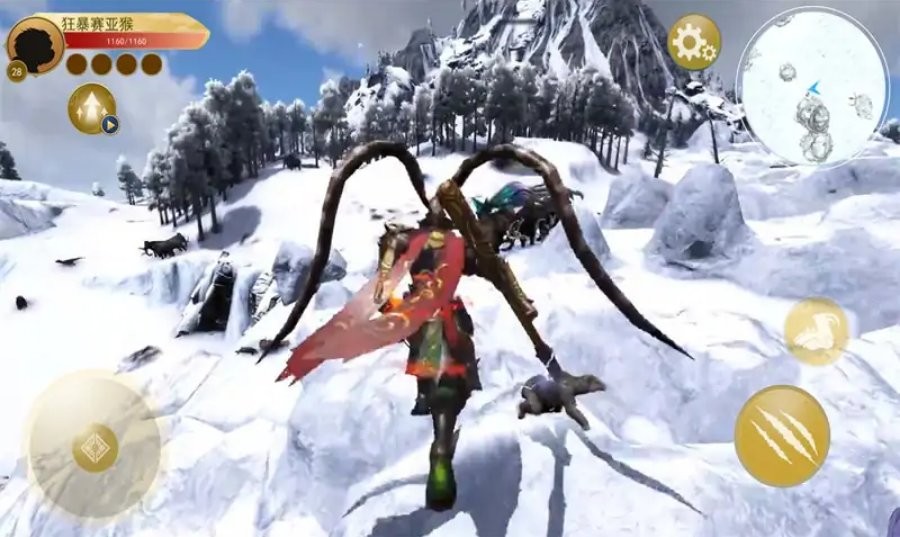
Task: Open the gear settings menu
Action: (693, 42)
